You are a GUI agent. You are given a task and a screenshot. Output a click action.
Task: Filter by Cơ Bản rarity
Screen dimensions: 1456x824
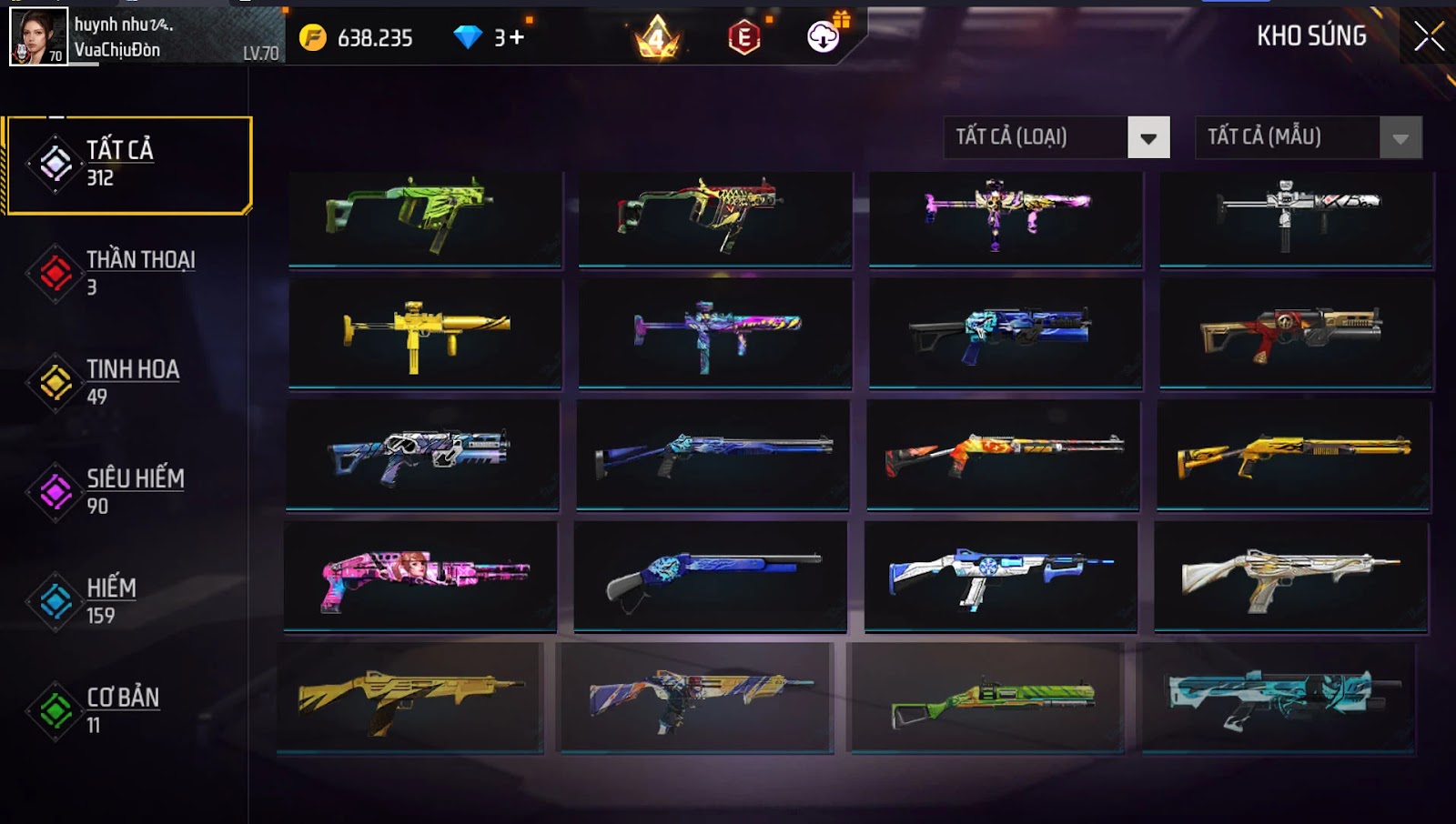pyautogui.click(x=127, y=710)
